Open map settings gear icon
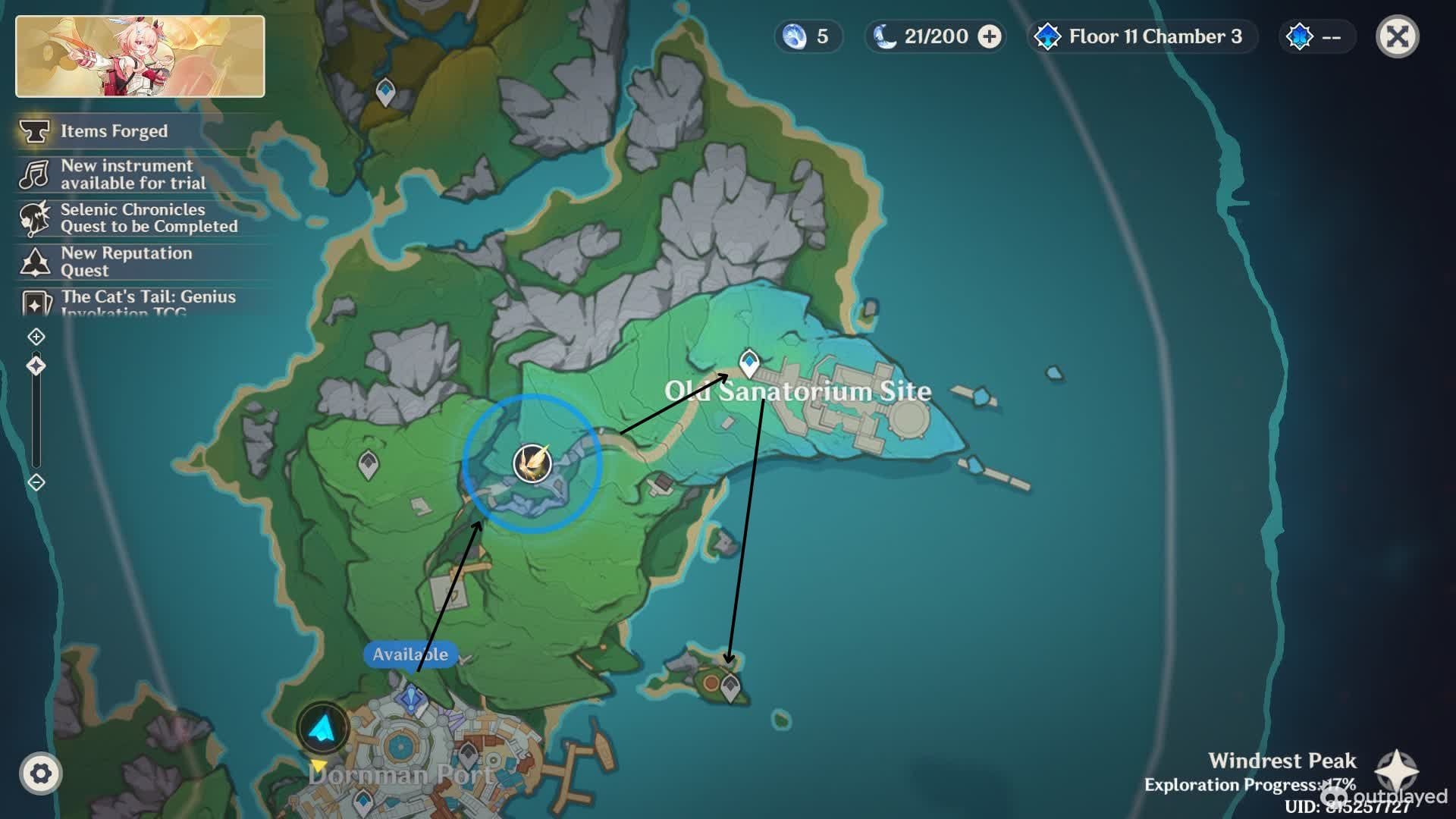 click(41, 773)
